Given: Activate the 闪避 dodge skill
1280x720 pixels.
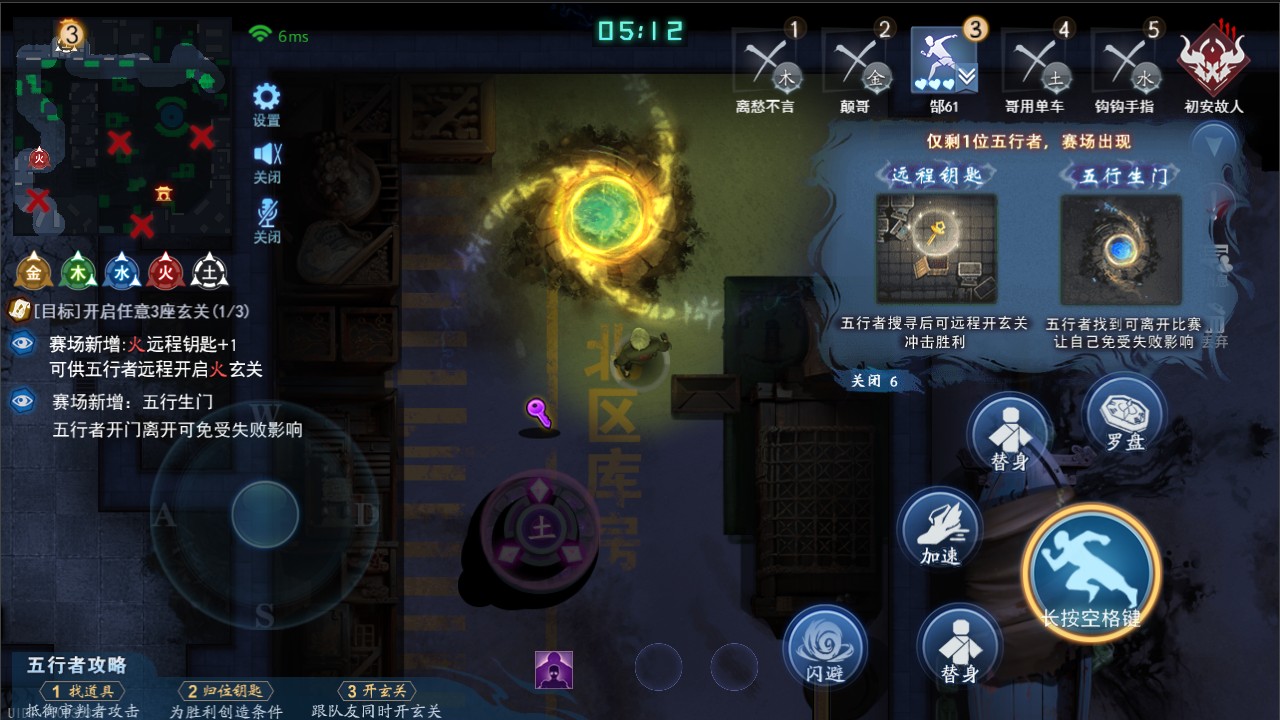Looking at the screenshot, I should [824, 646].
